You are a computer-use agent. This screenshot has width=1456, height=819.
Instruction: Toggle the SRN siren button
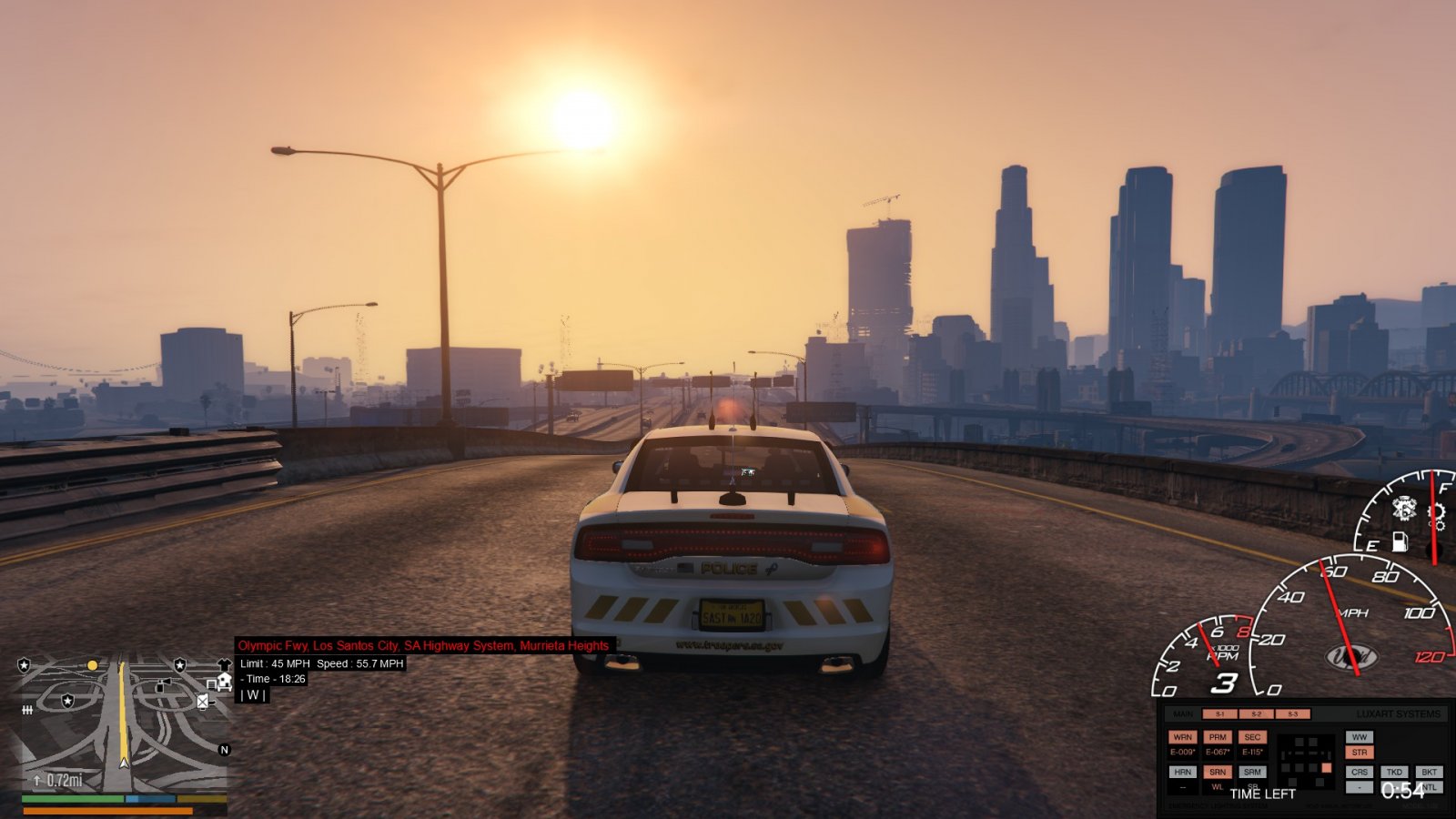click(1218, 772)
